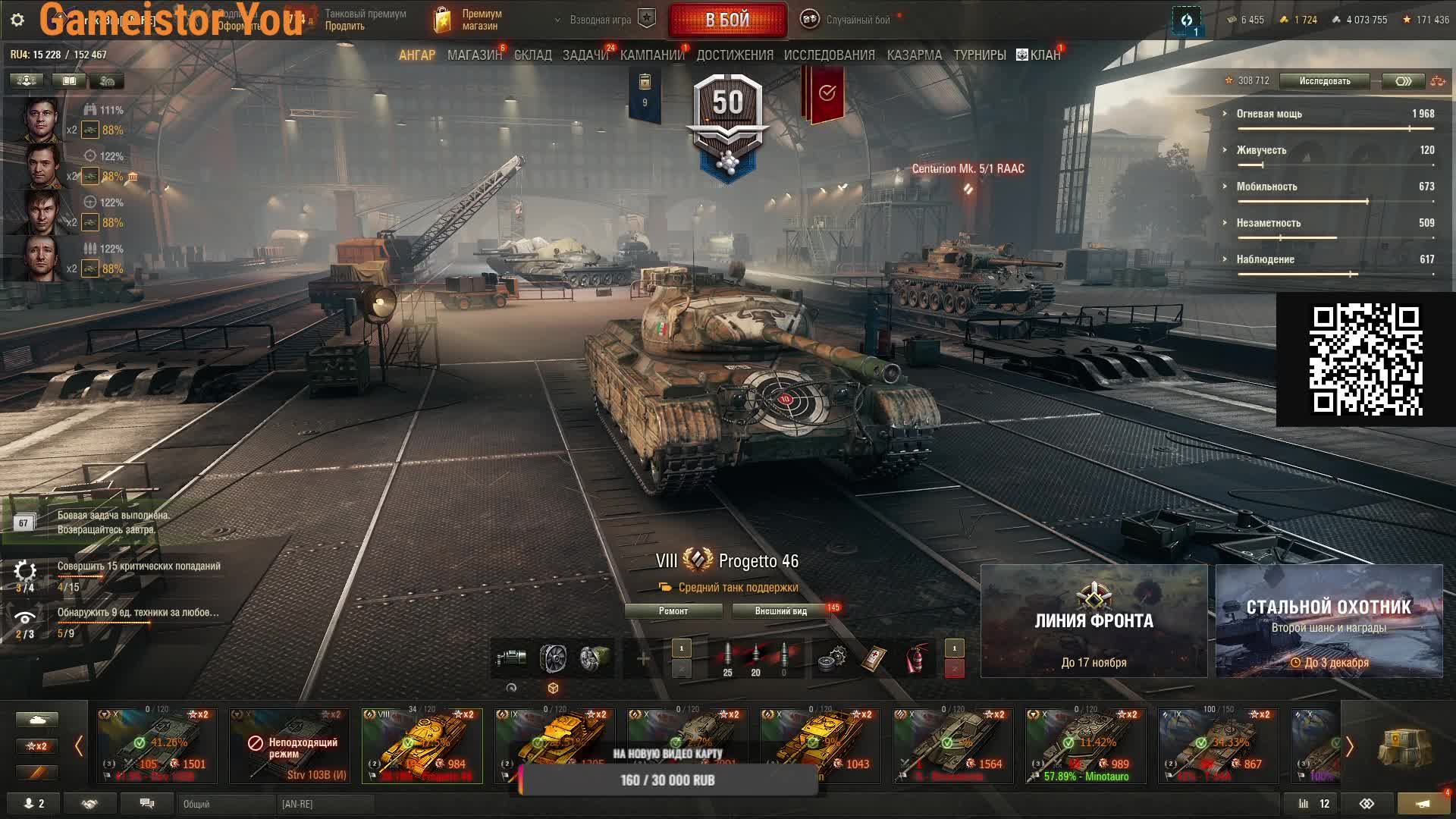Open the Премиум магазин
This screenshot has width=1456, height=819.
(469, 20)
